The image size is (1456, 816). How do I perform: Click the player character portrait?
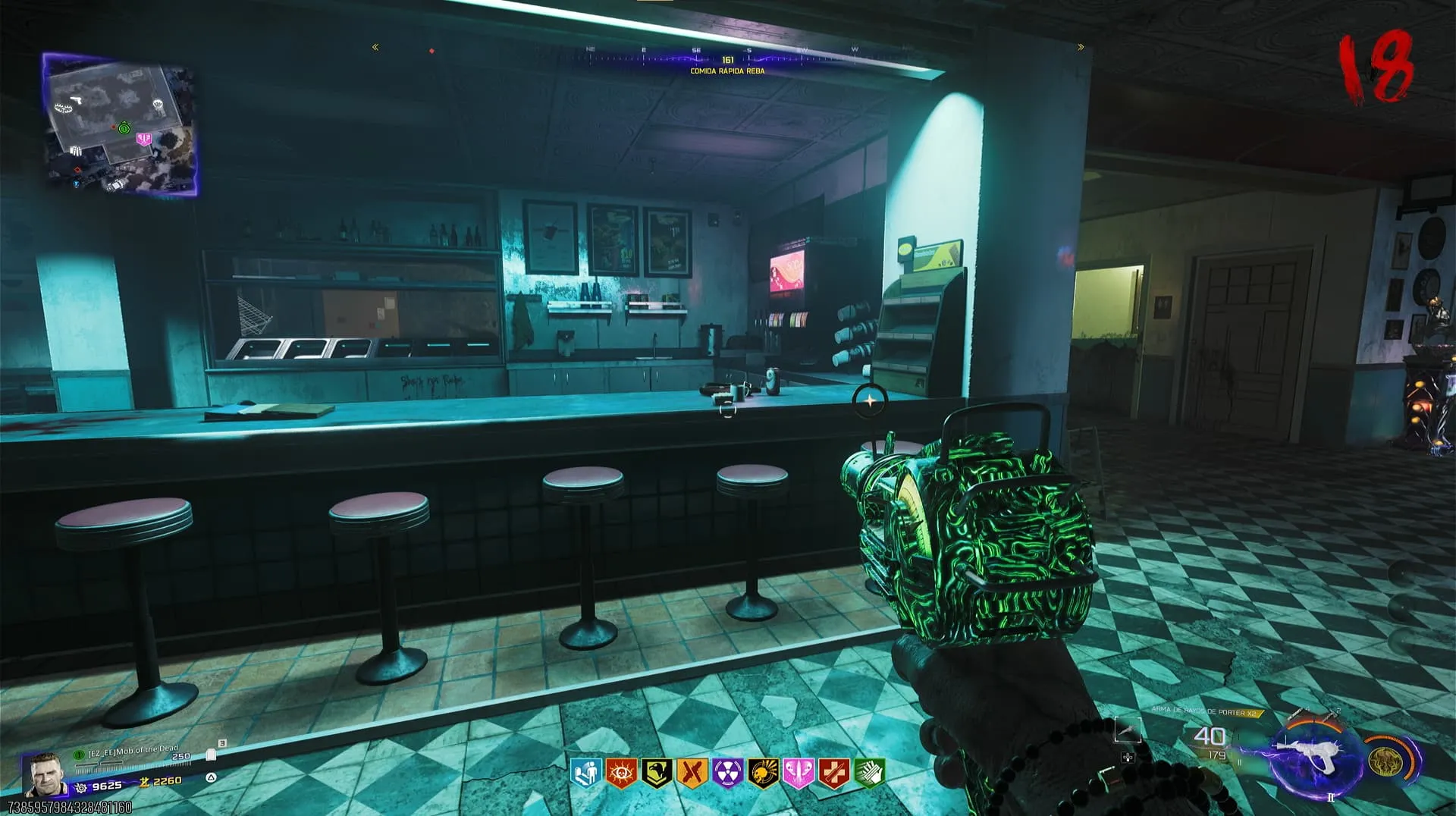[x=45, y=774]
